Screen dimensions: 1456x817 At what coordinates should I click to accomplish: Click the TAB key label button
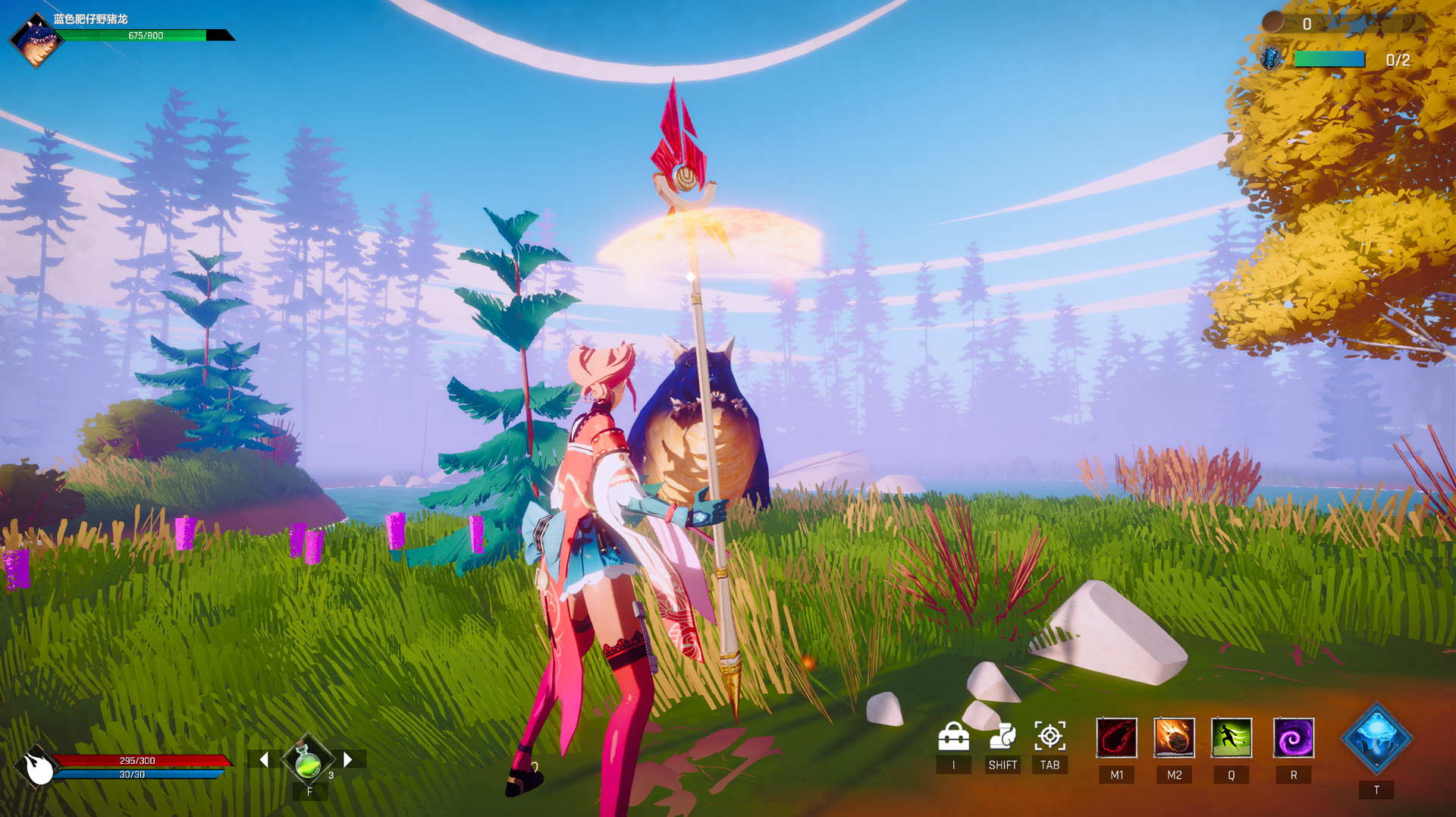[1051, 765]
